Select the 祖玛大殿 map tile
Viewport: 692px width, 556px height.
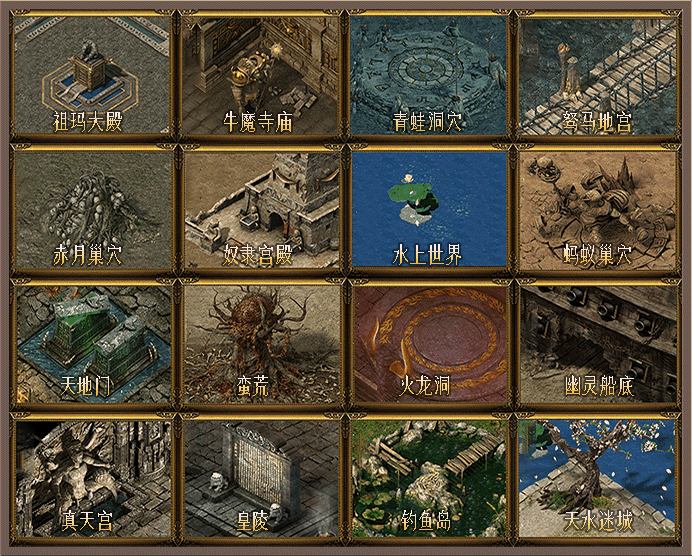[x=91, y=74]
